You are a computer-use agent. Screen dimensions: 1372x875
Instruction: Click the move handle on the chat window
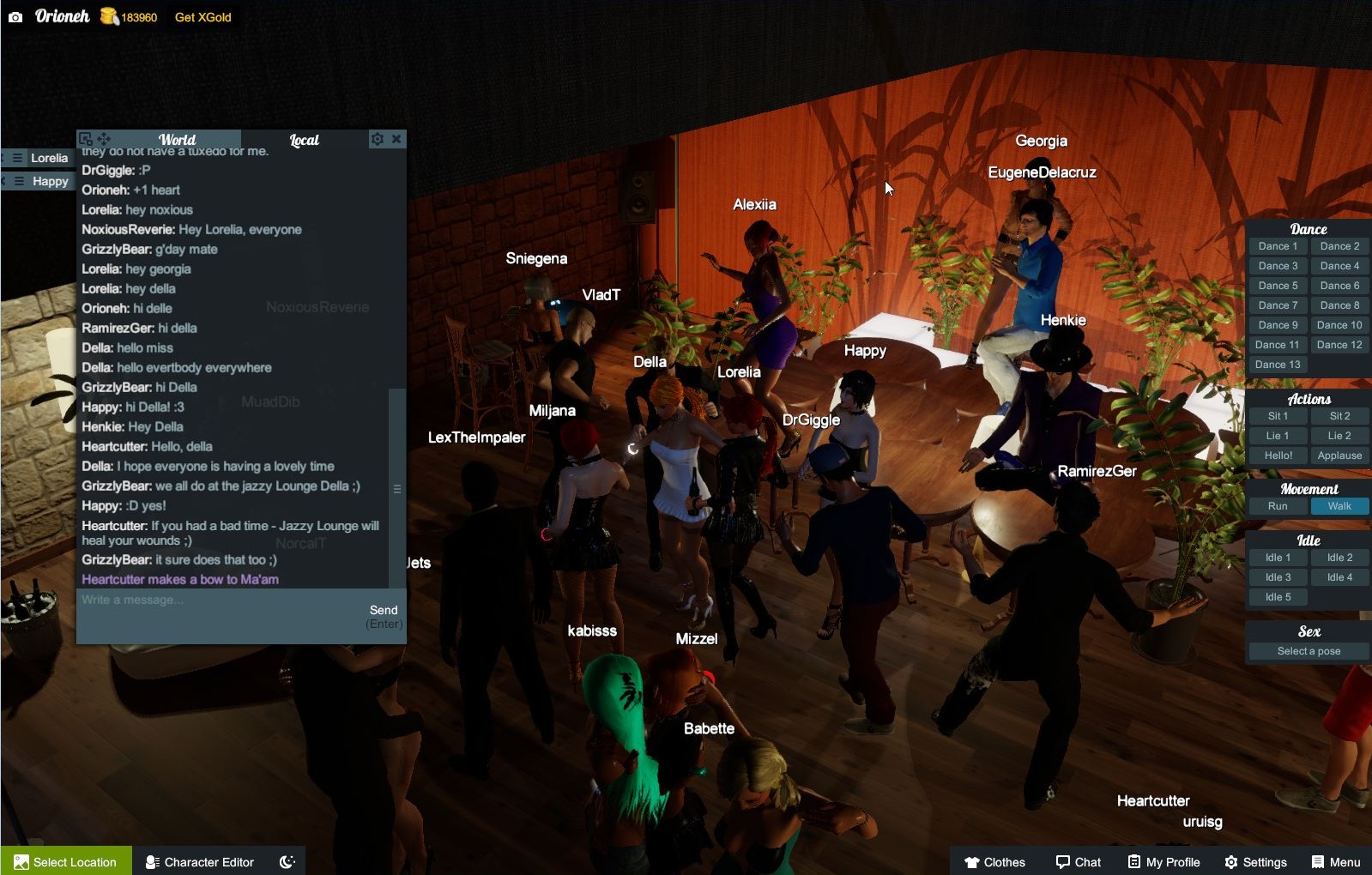pyautogui.click(x=103, y=138)
